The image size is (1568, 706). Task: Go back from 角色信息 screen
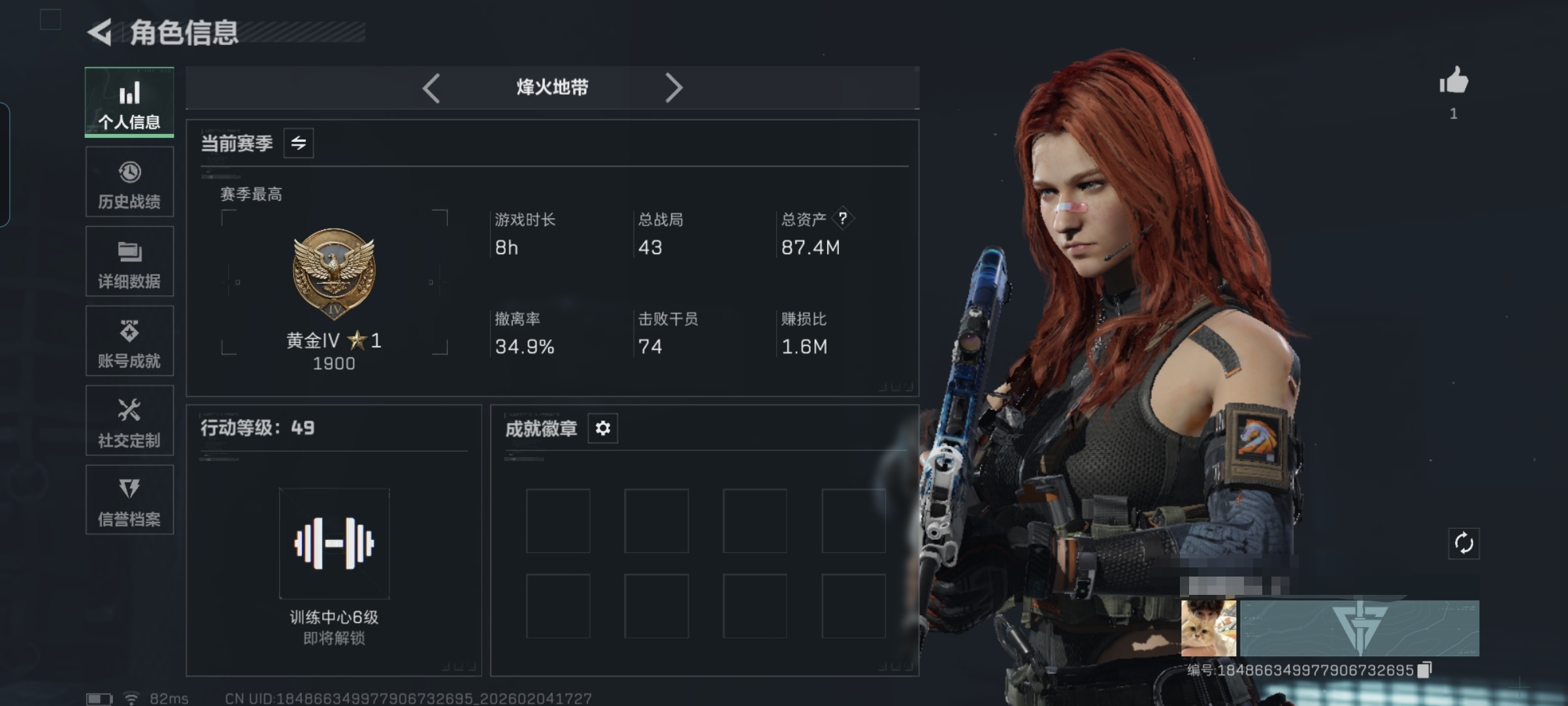[x=101, y=32]
